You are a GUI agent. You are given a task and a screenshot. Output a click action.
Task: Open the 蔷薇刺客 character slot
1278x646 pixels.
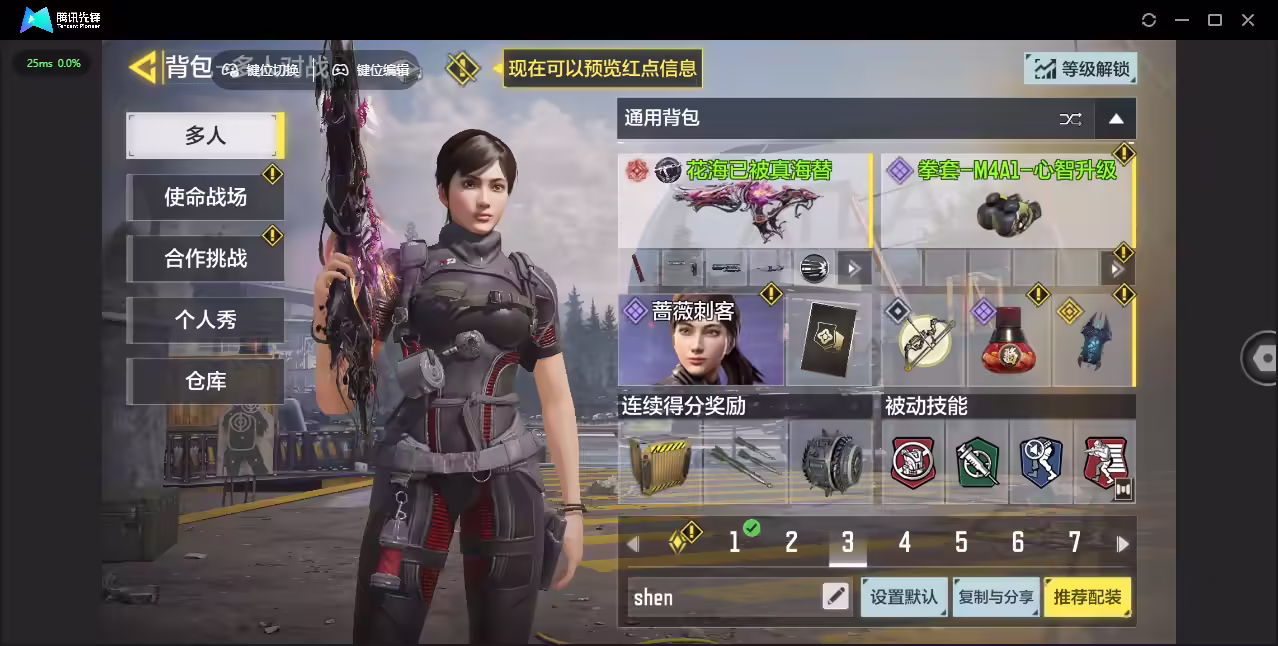point(700,340)
